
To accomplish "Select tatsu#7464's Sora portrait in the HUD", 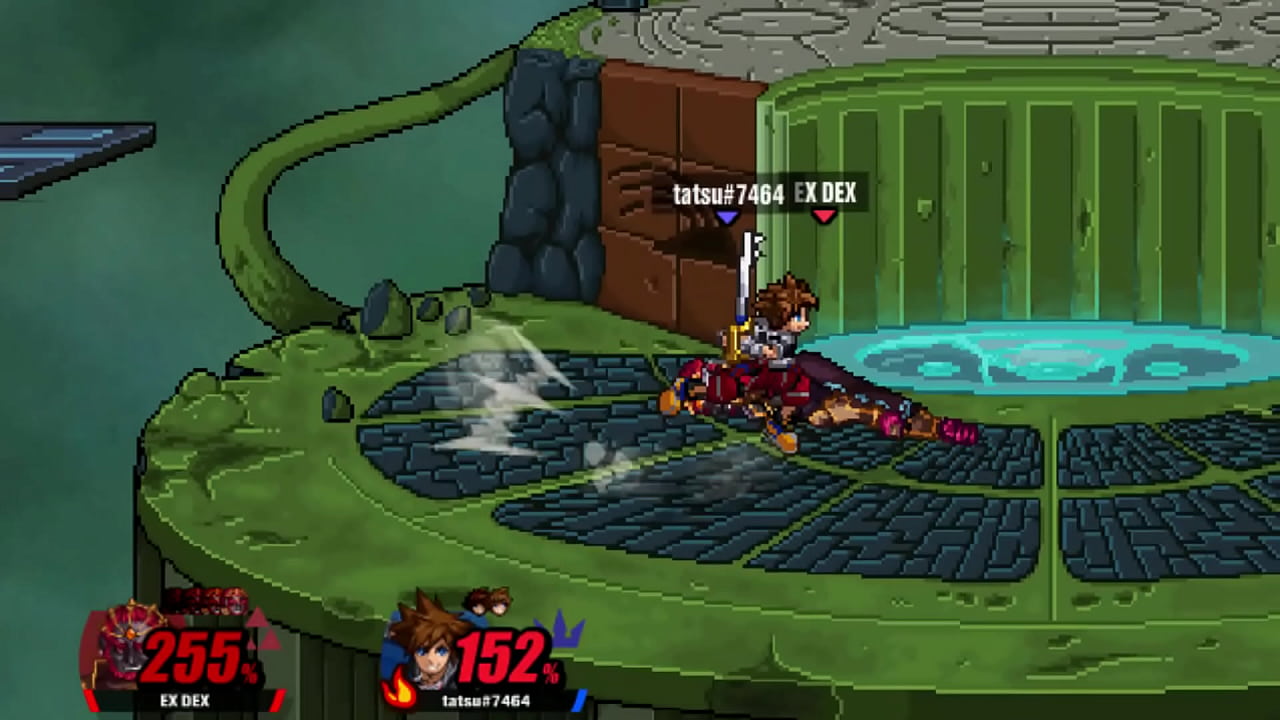I will point(421,643).
